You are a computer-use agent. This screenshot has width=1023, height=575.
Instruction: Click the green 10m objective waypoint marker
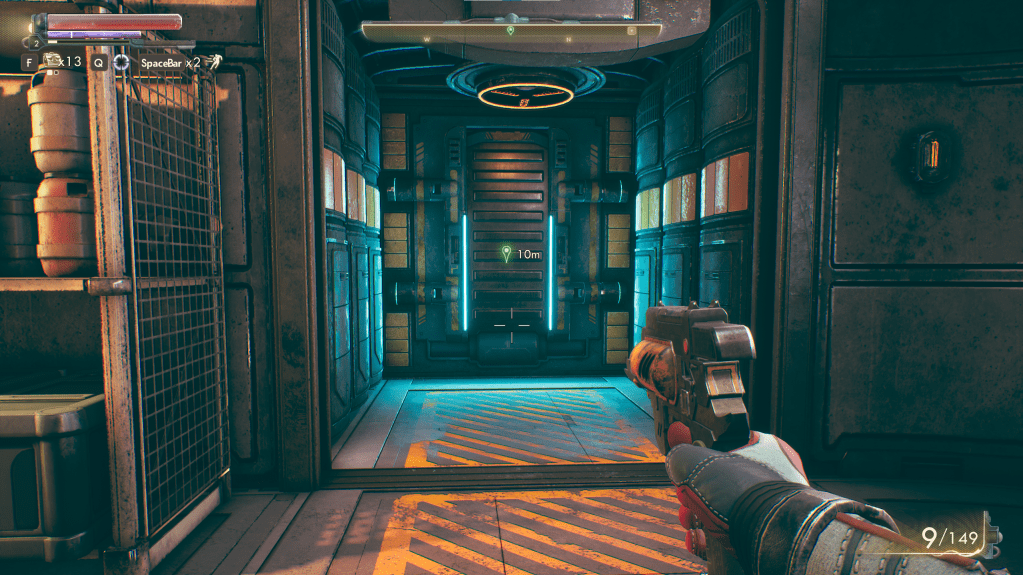coord(507,254)
